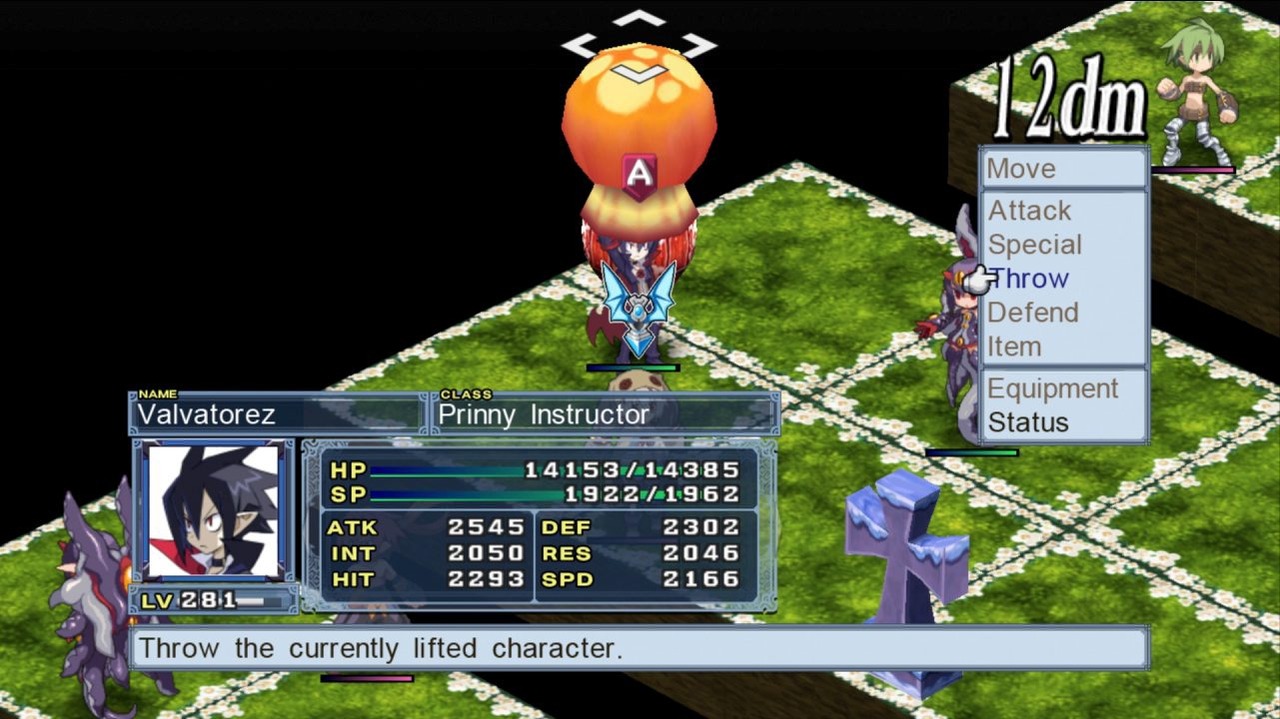This screenshot has height=719, width=1280.
Task: Choose the Attack command
Action: [1030, 211]
